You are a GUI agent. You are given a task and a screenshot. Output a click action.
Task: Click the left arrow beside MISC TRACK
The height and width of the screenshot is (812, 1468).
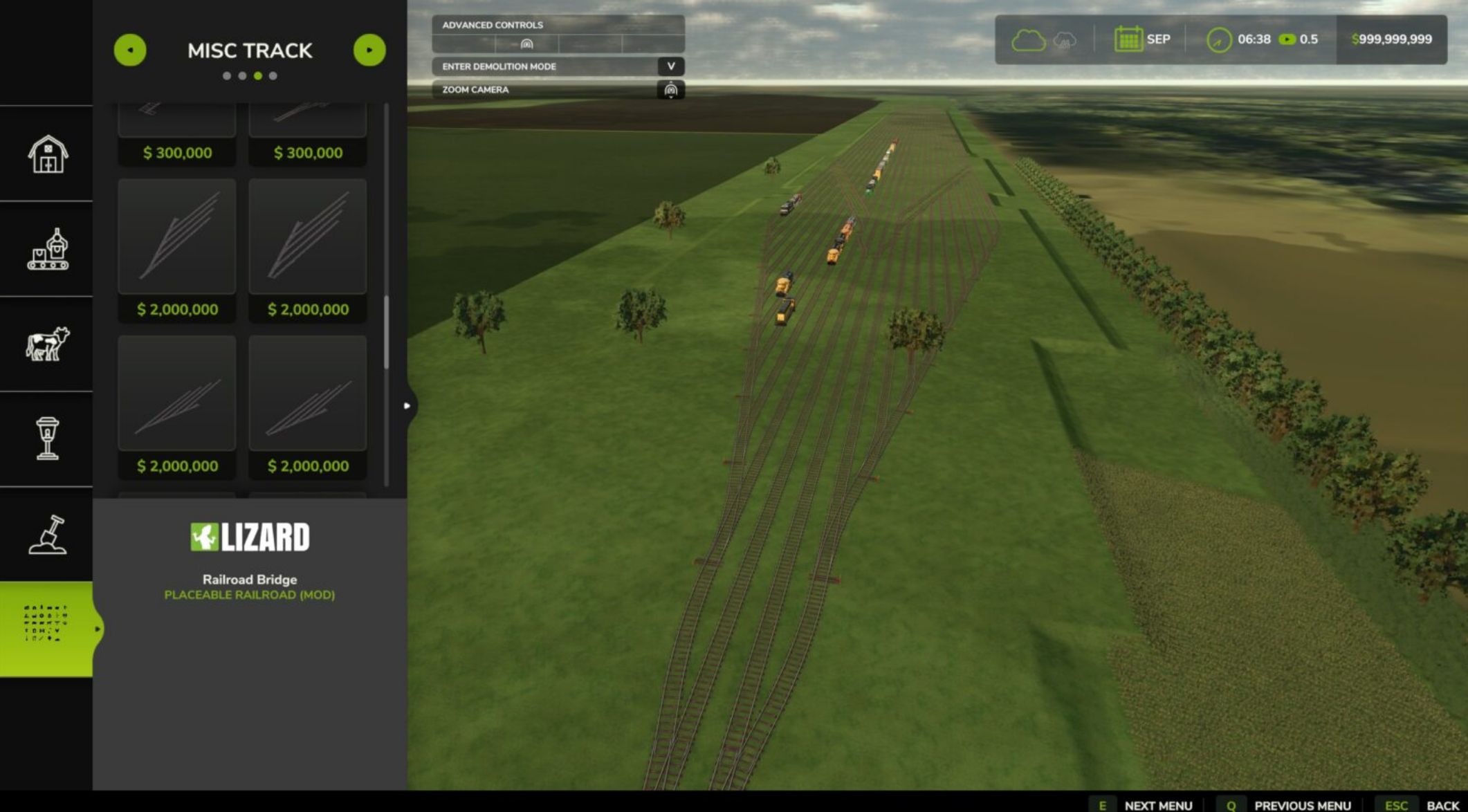tap(131, 49)
